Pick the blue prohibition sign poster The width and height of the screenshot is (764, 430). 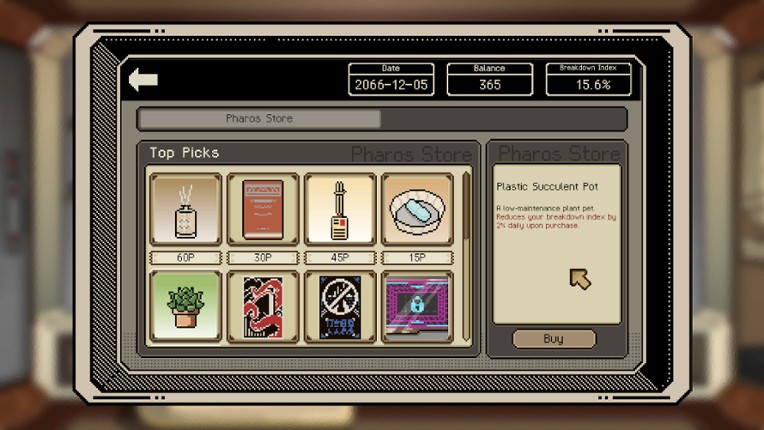tap(340, 306)
